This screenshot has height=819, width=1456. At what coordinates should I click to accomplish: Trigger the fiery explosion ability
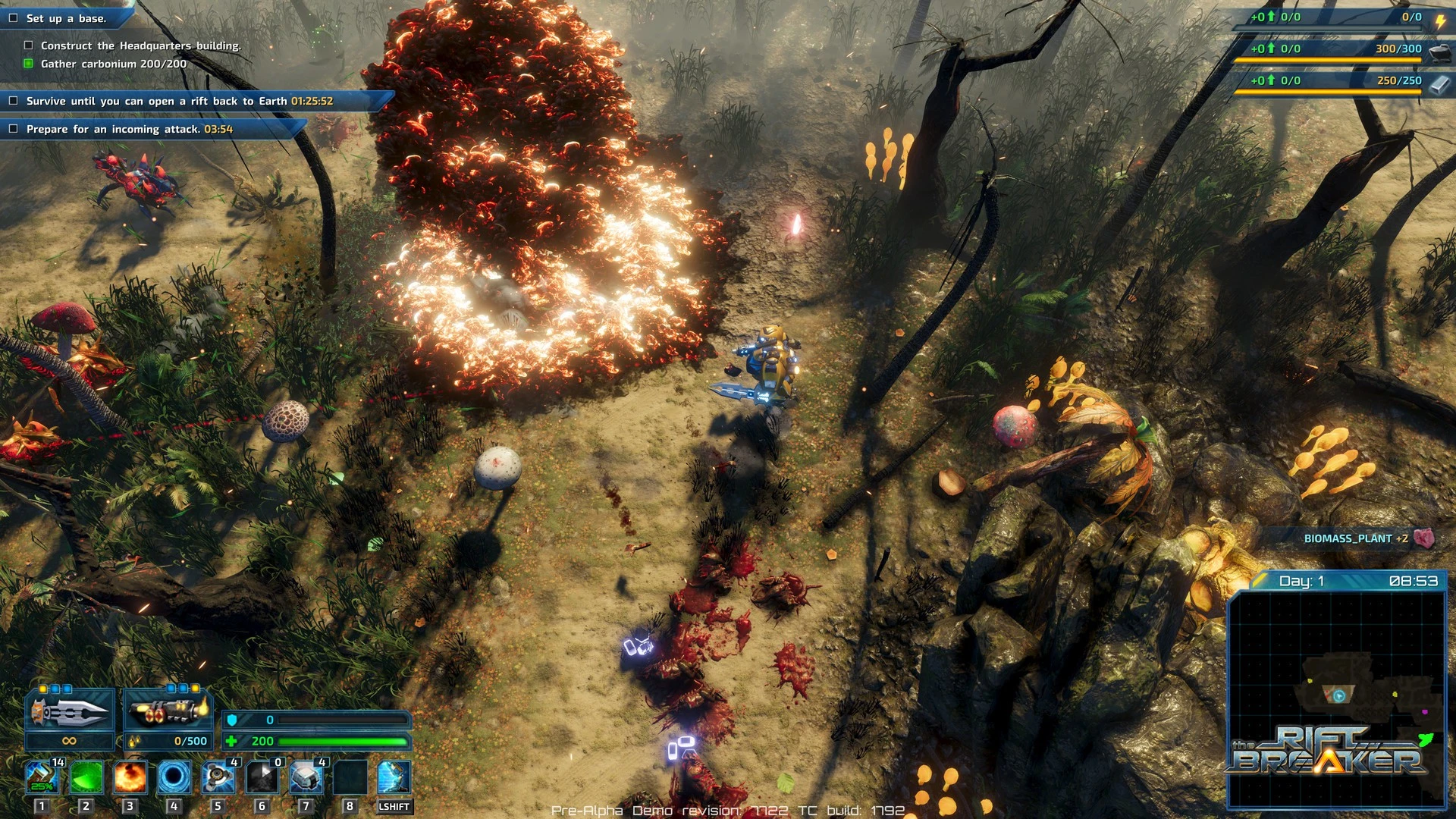[130, 778]
